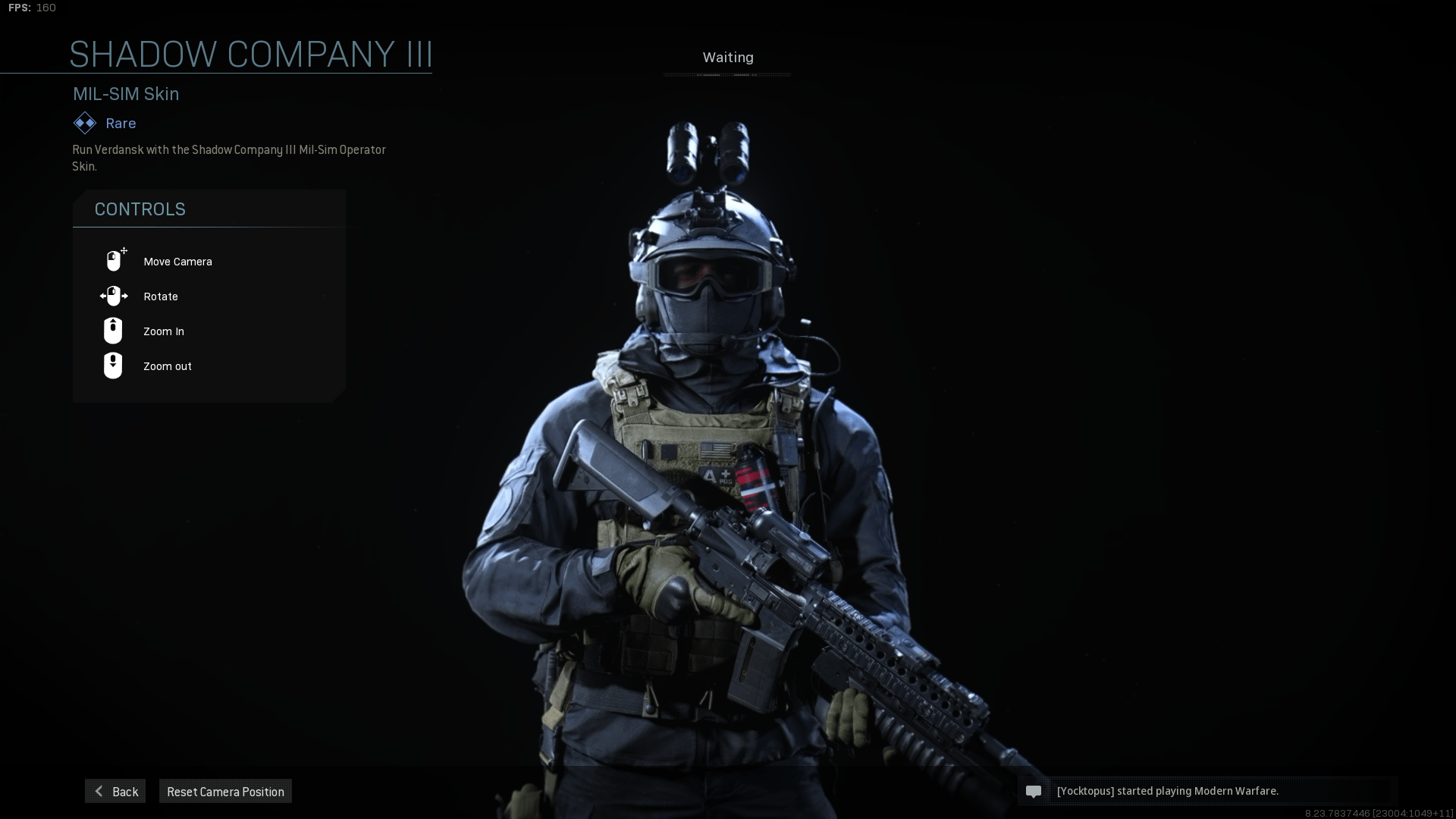Viewport: 1456px width, 819px height.
Task: Click the chat bubble notification icon
Action: (1034, 791)
